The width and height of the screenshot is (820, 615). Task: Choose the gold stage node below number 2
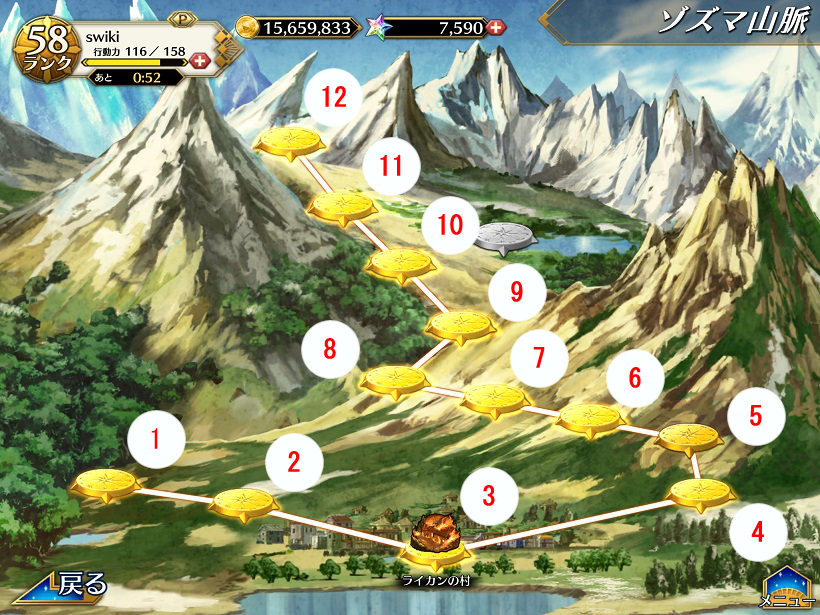(243, 502)
